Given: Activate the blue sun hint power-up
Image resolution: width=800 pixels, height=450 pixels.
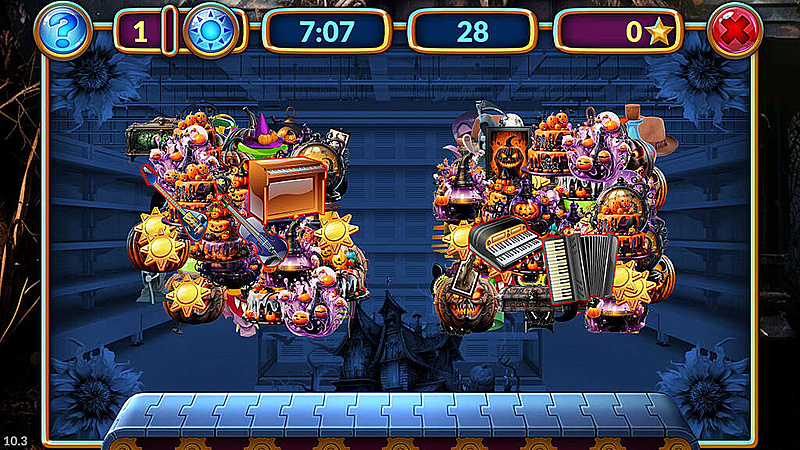Looking at the screenshot, I should click(211, 31).
